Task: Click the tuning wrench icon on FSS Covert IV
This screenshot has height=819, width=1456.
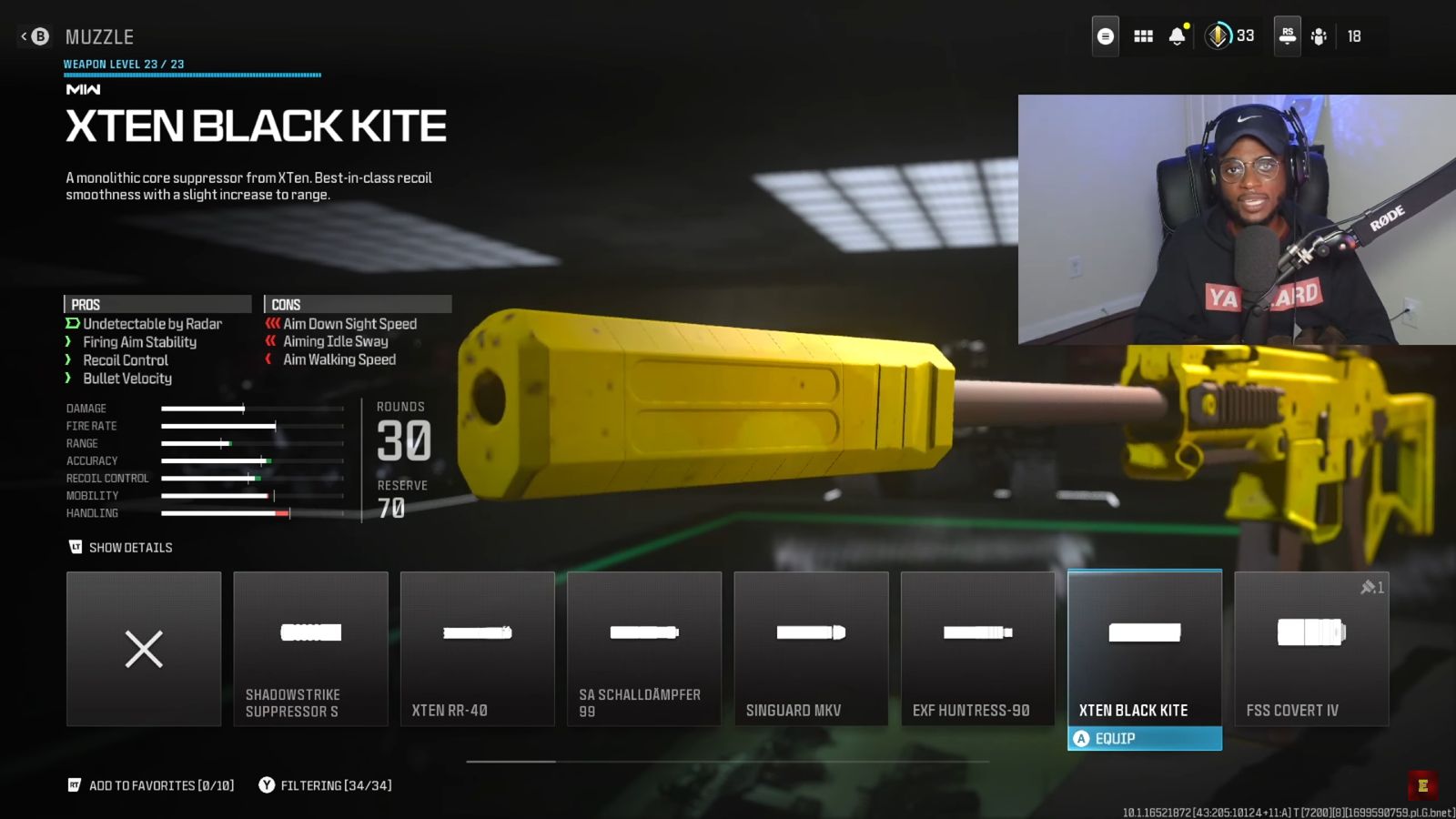Action: pos(1370,588)
